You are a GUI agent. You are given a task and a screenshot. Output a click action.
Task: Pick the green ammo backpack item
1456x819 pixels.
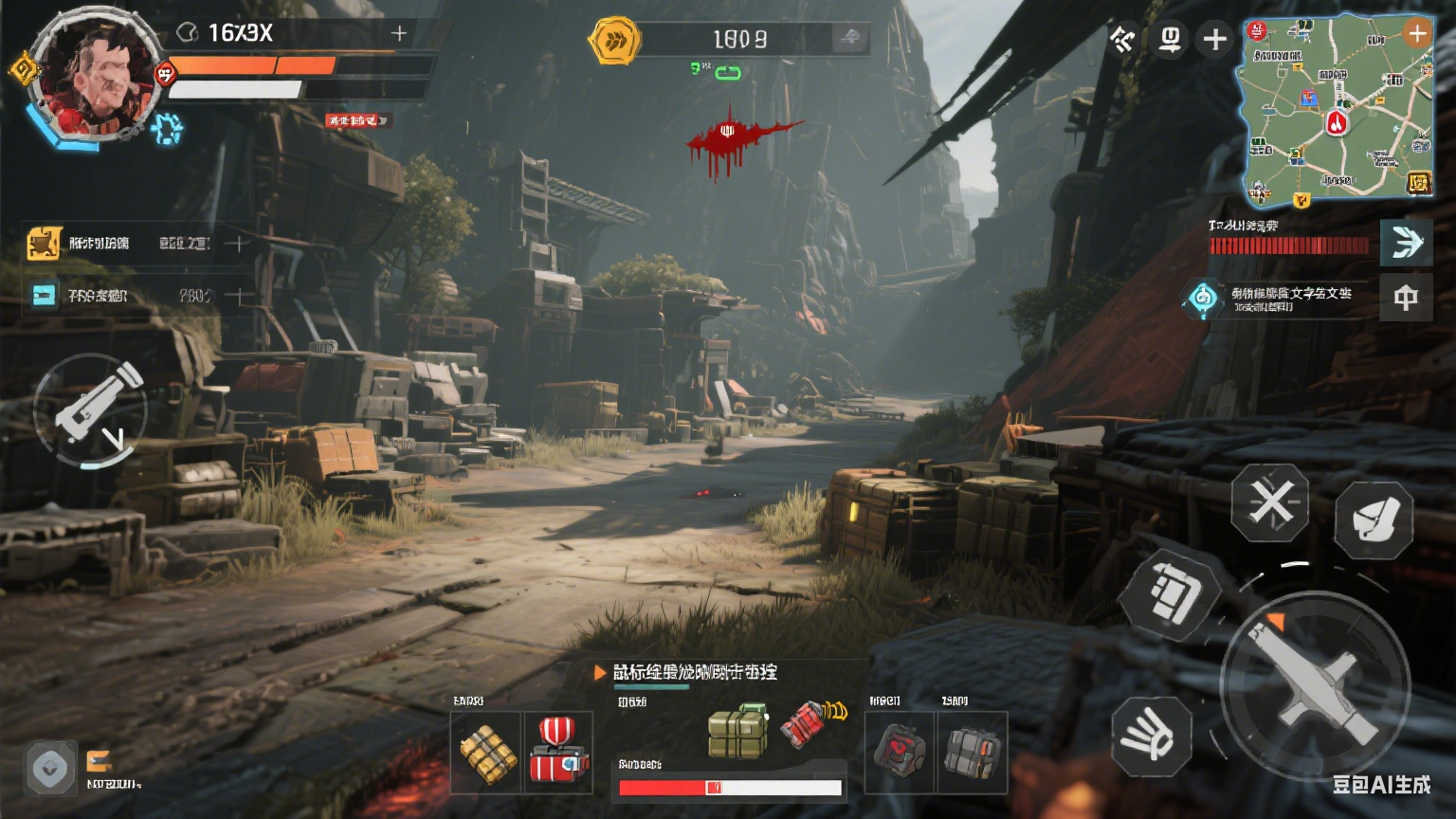[x=737, y=730]
